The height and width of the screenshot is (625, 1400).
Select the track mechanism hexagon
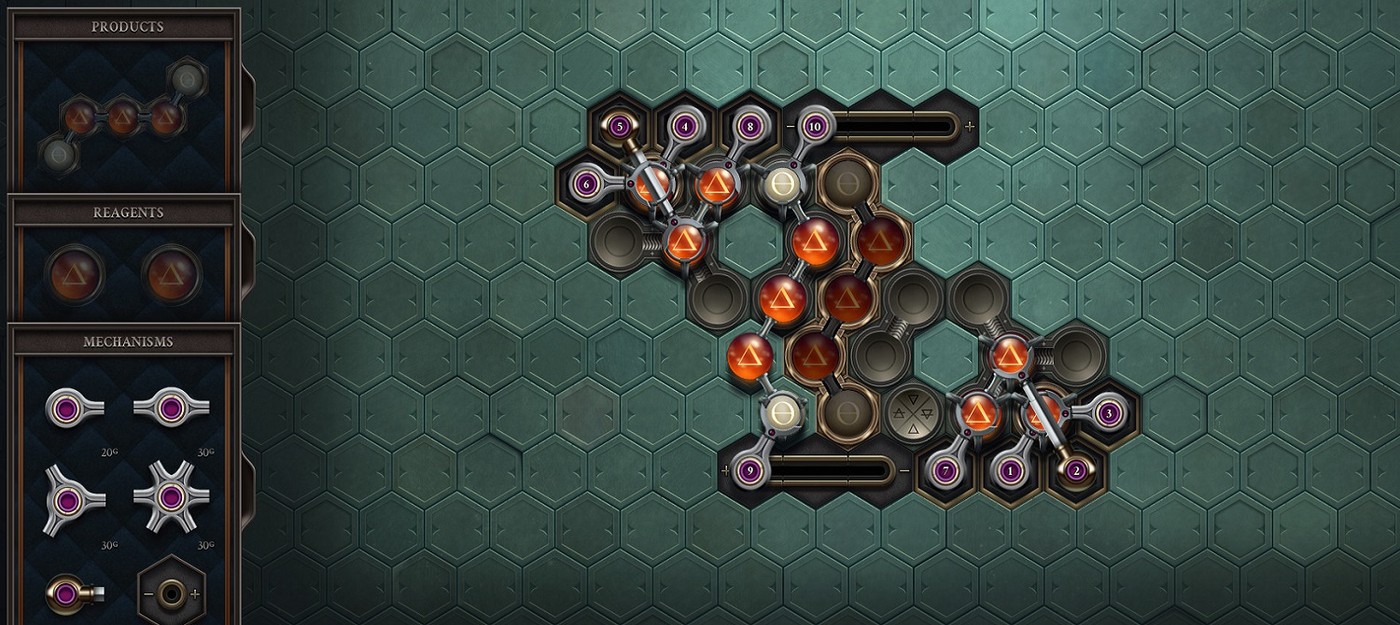click(x=172, y=593)
